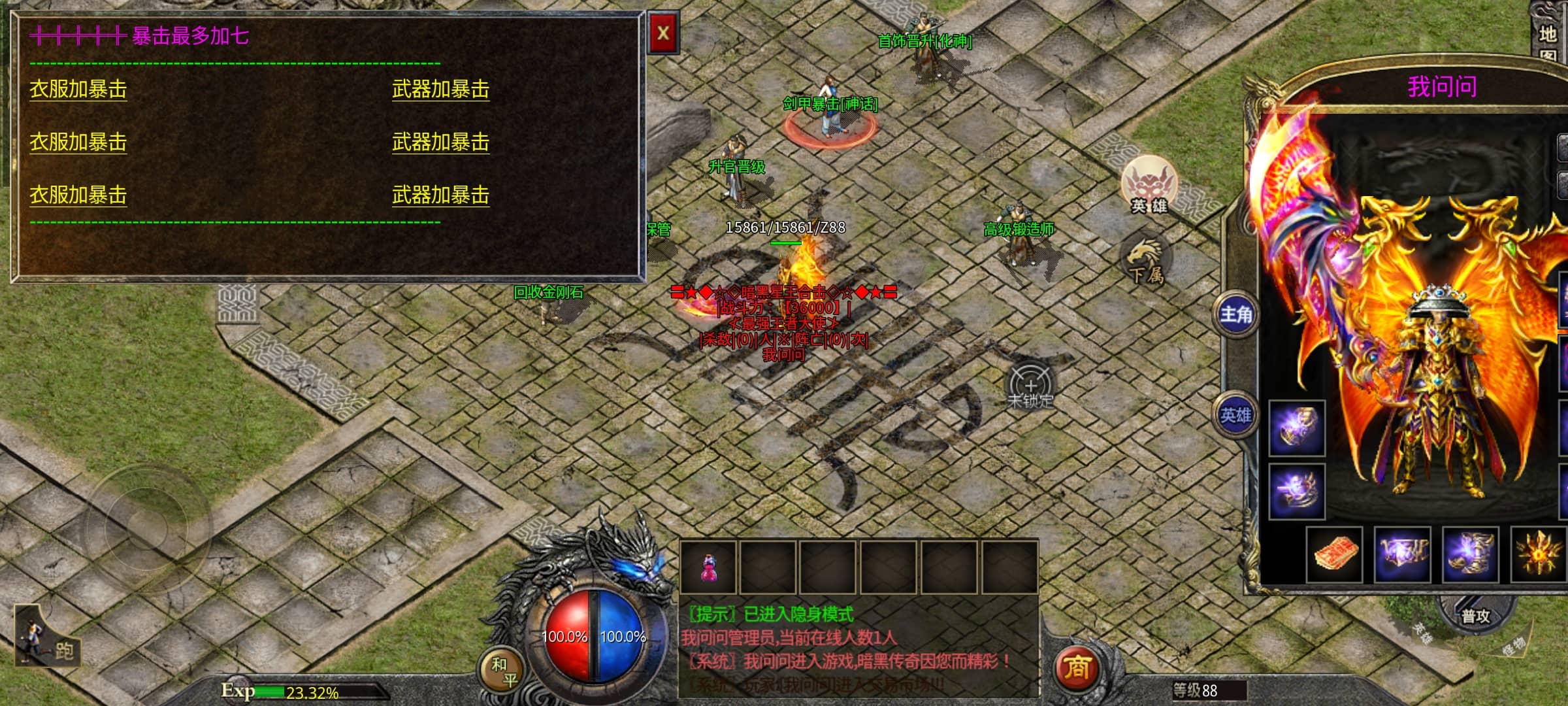Select the purple belt equipment slot
1568x706 pixels.
point(1402,554)
